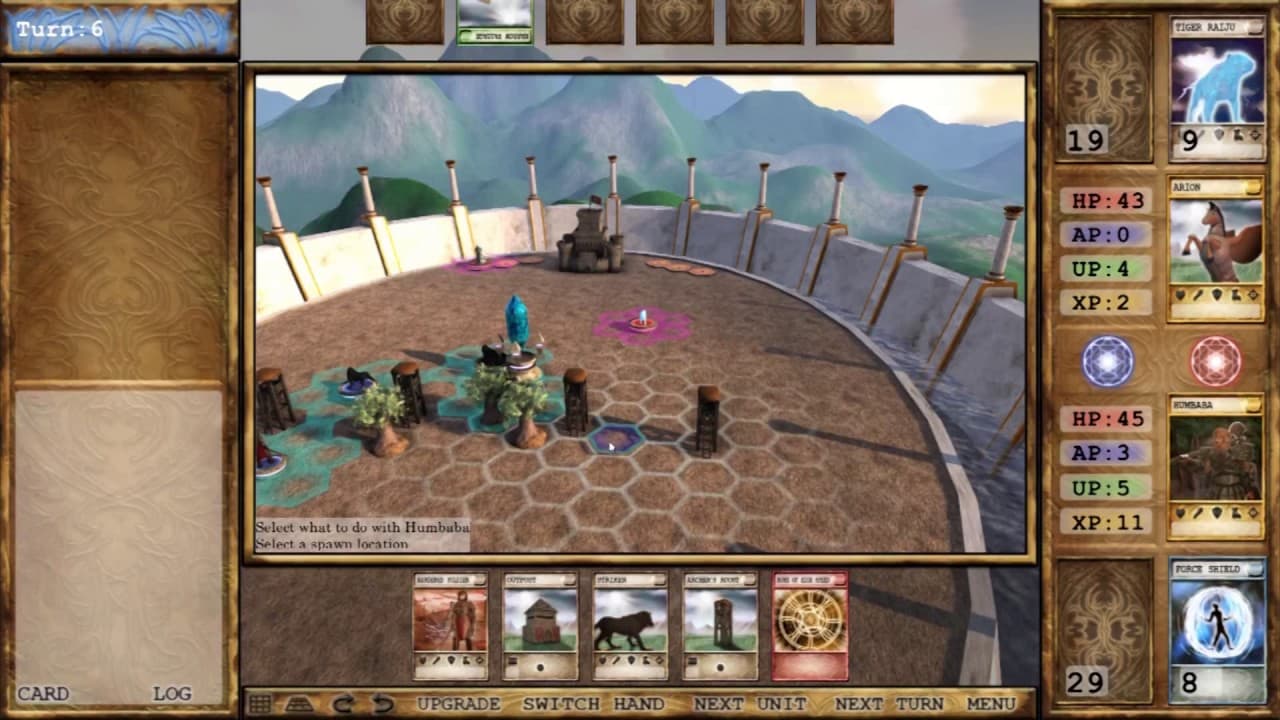The height and width of the screenshot is (720, 1280).
Task: Select the Archer's Mount card in hand
Action: tap(720, 625)
